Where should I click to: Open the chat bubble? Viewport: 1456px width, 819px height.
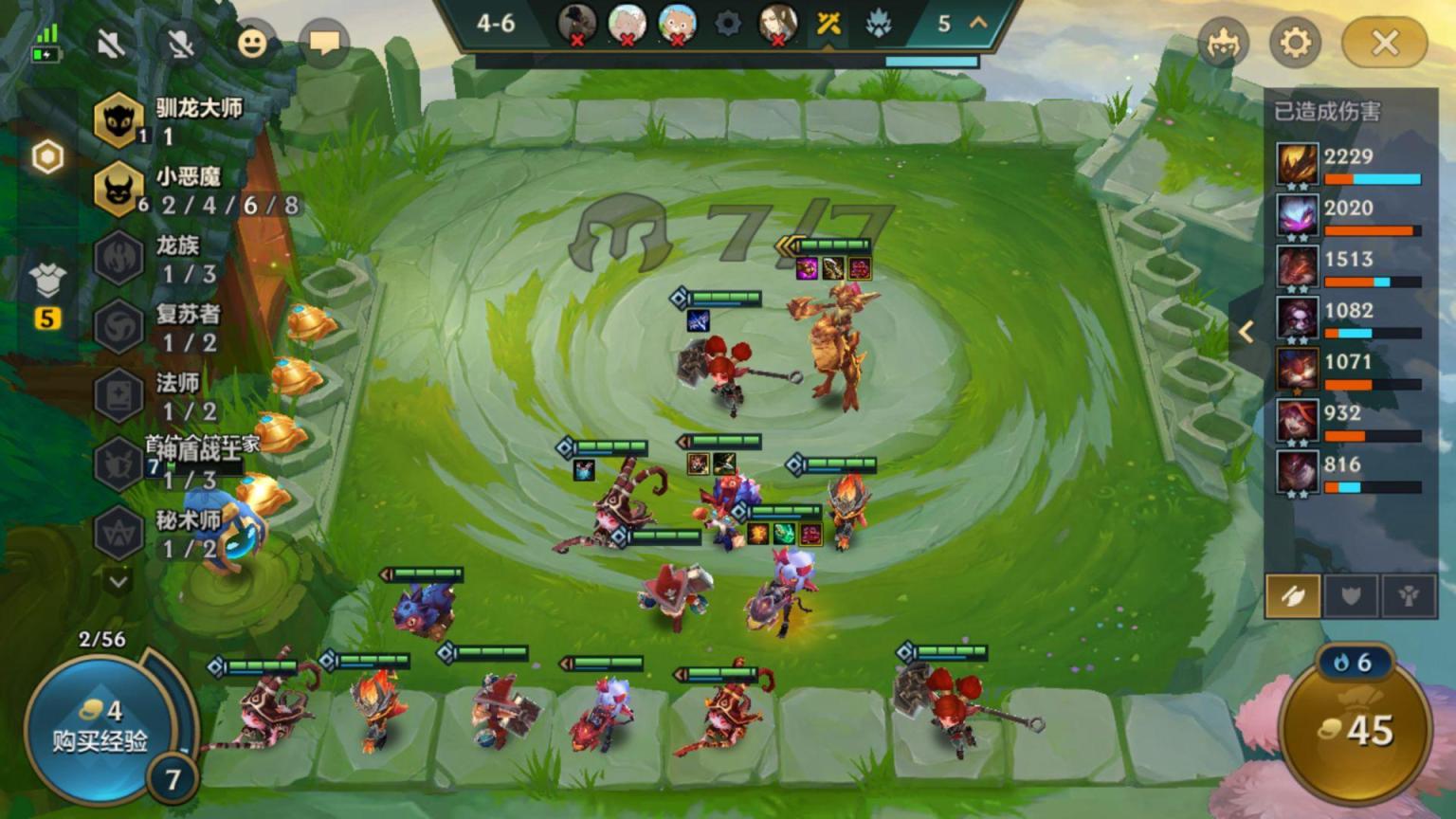[323, 43]
